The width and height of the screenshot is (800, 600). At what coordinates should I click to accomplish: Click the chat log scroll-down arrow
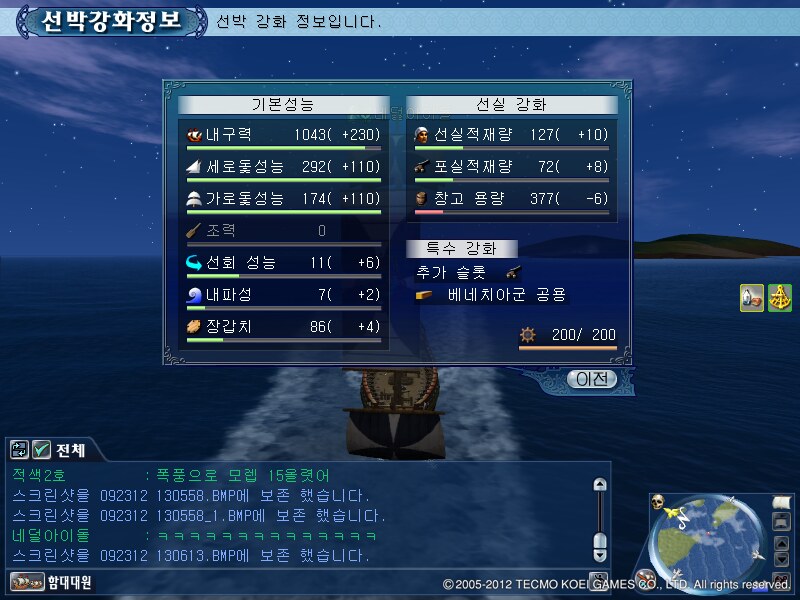(x=600, y=554)
